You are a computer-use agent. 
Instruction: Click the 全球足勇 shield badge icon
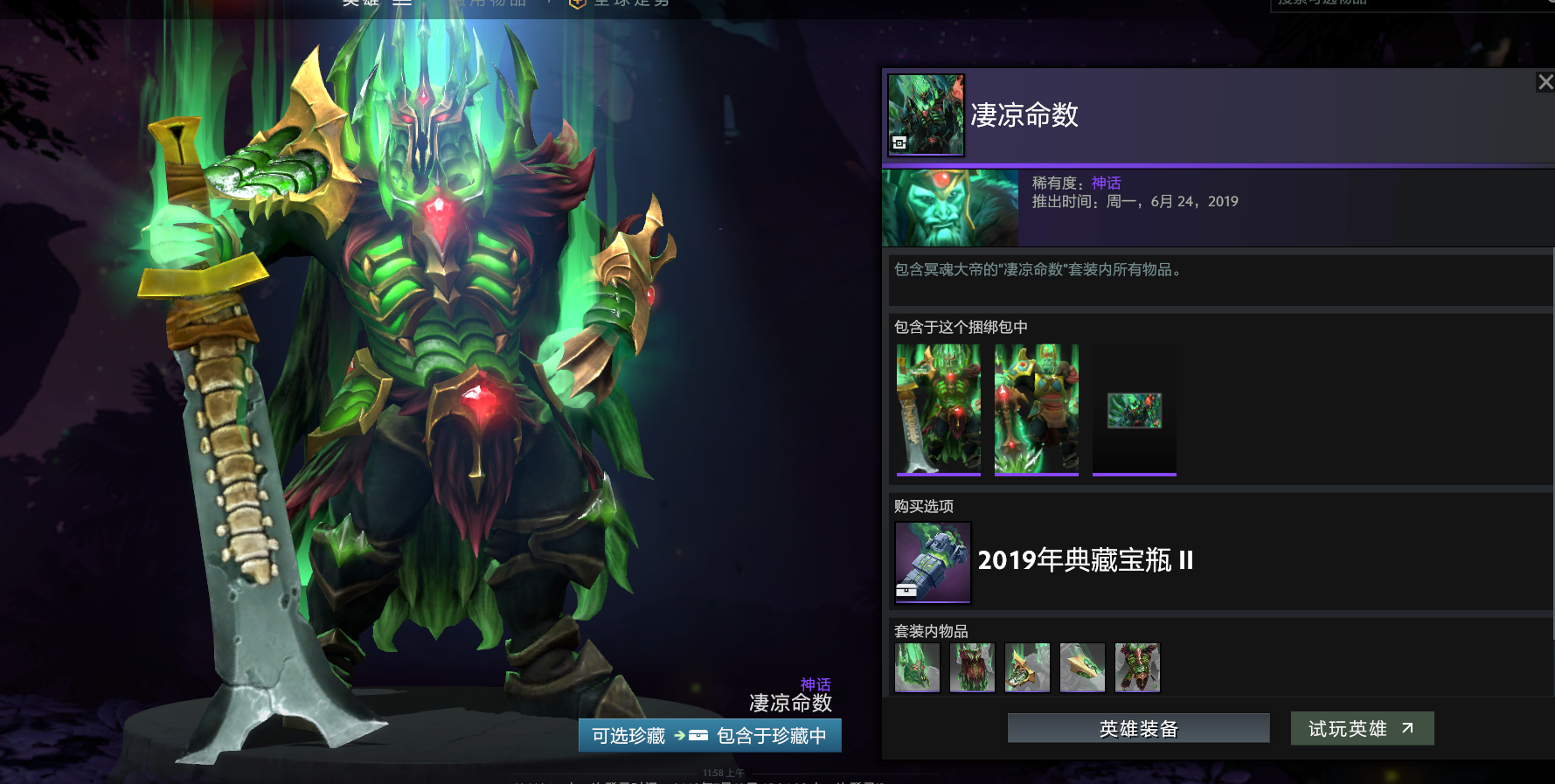575,4
